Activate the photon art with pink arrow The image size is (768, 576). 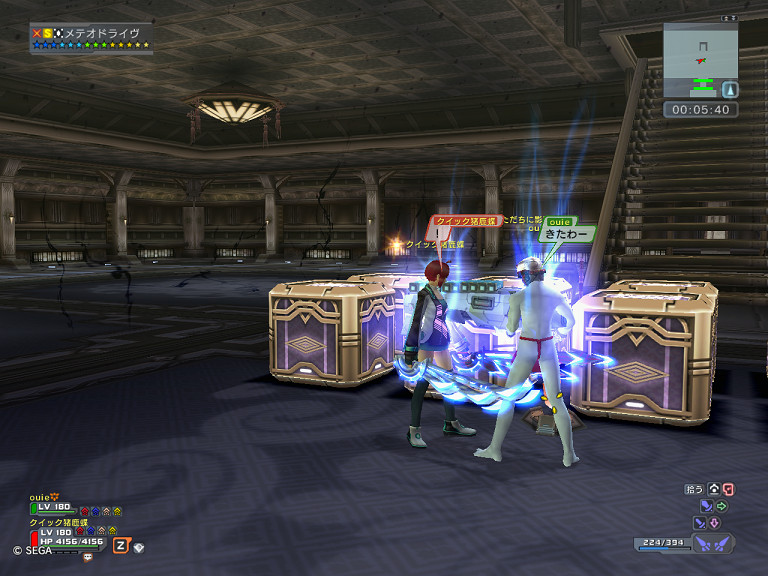[714, 523]
